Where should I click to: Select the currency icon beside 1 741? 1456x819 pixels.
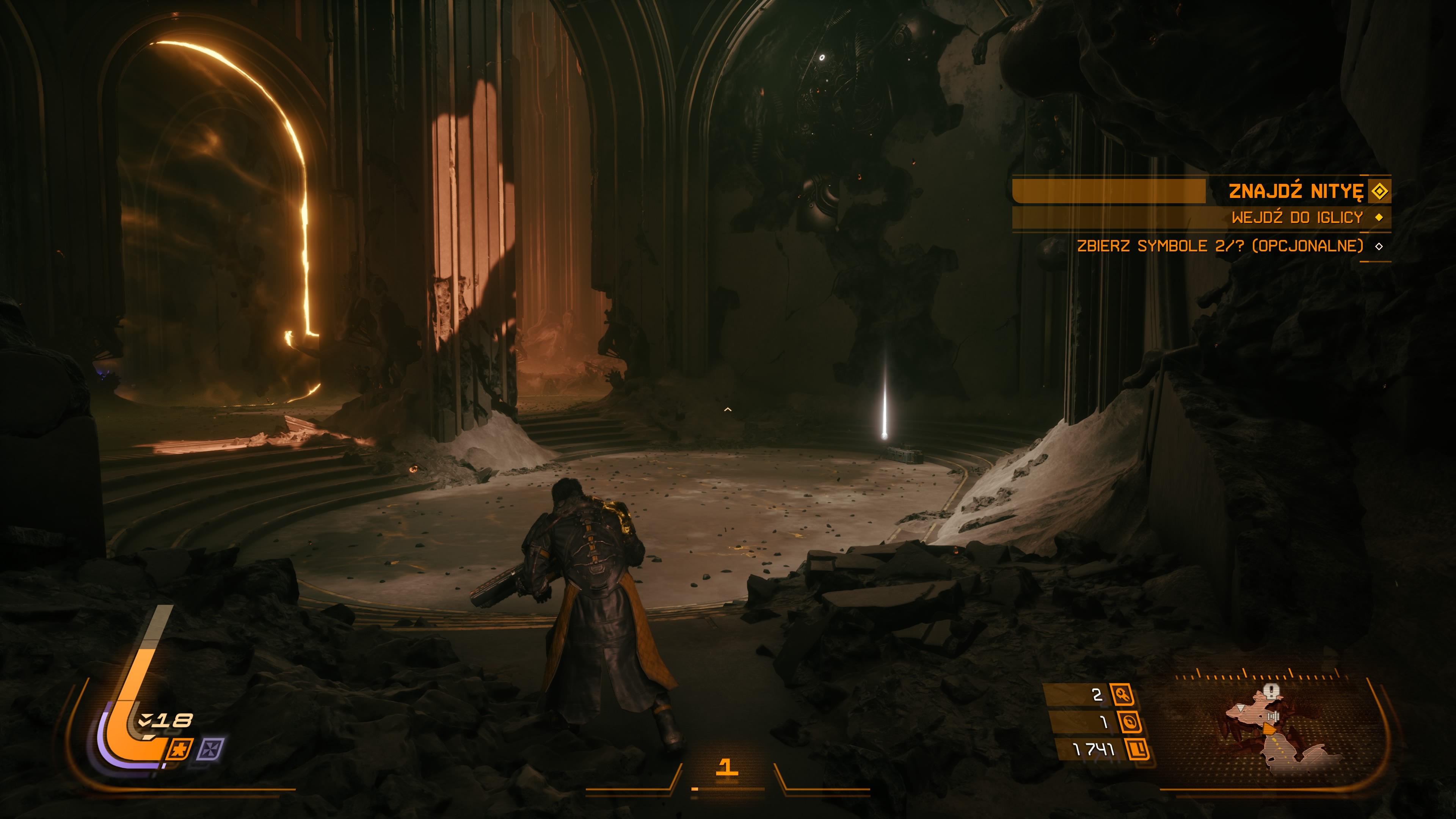pos(1138,750)
